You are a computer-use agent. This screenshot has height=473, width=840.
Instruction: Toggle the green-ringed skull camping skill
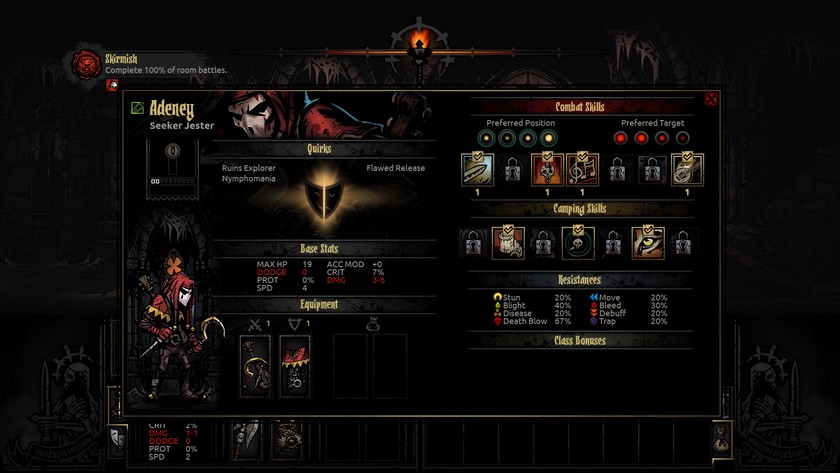click(x=578, y=242)
